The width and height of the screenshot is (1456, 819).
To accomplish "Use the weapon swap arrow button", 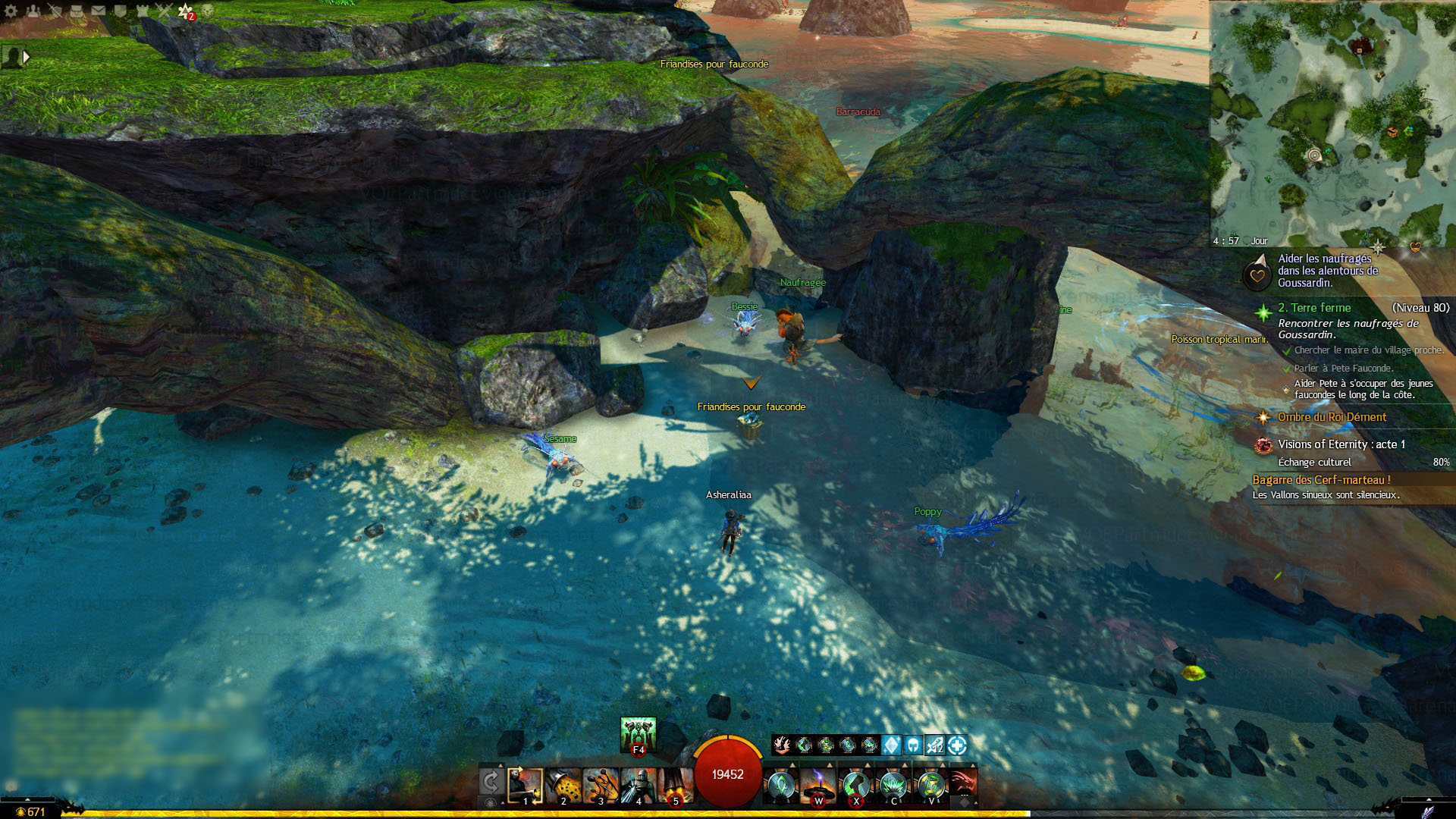I will (x=491, y=782).
